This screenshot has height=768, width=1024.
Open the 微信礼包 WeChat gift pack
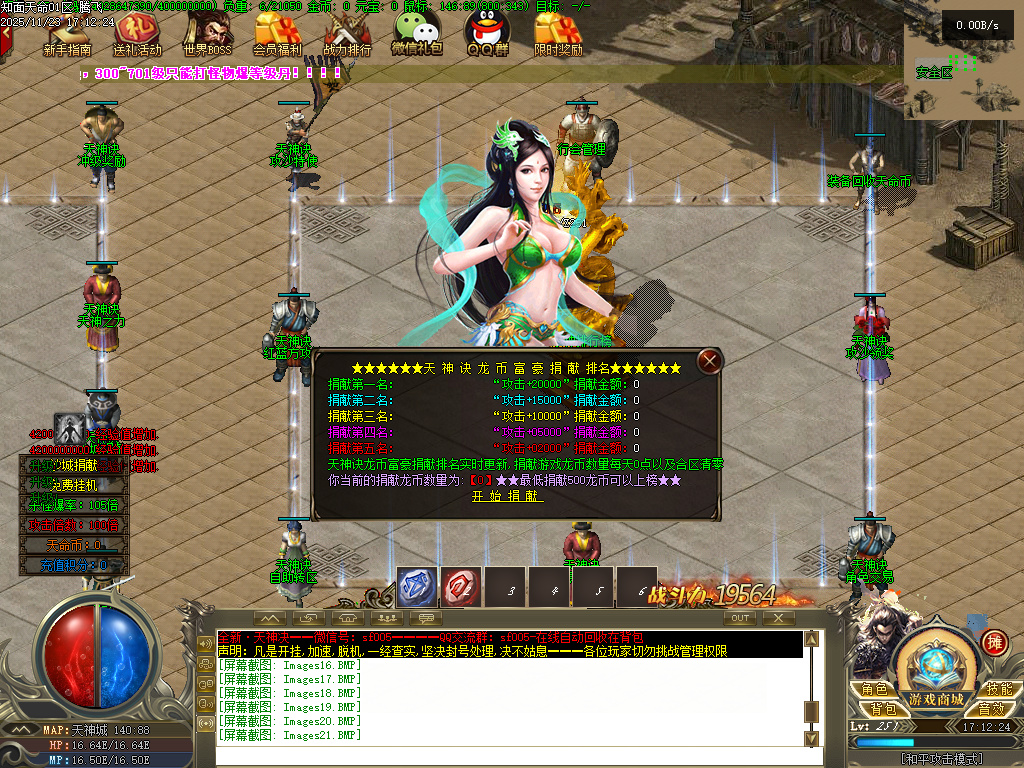pos(417,33)
